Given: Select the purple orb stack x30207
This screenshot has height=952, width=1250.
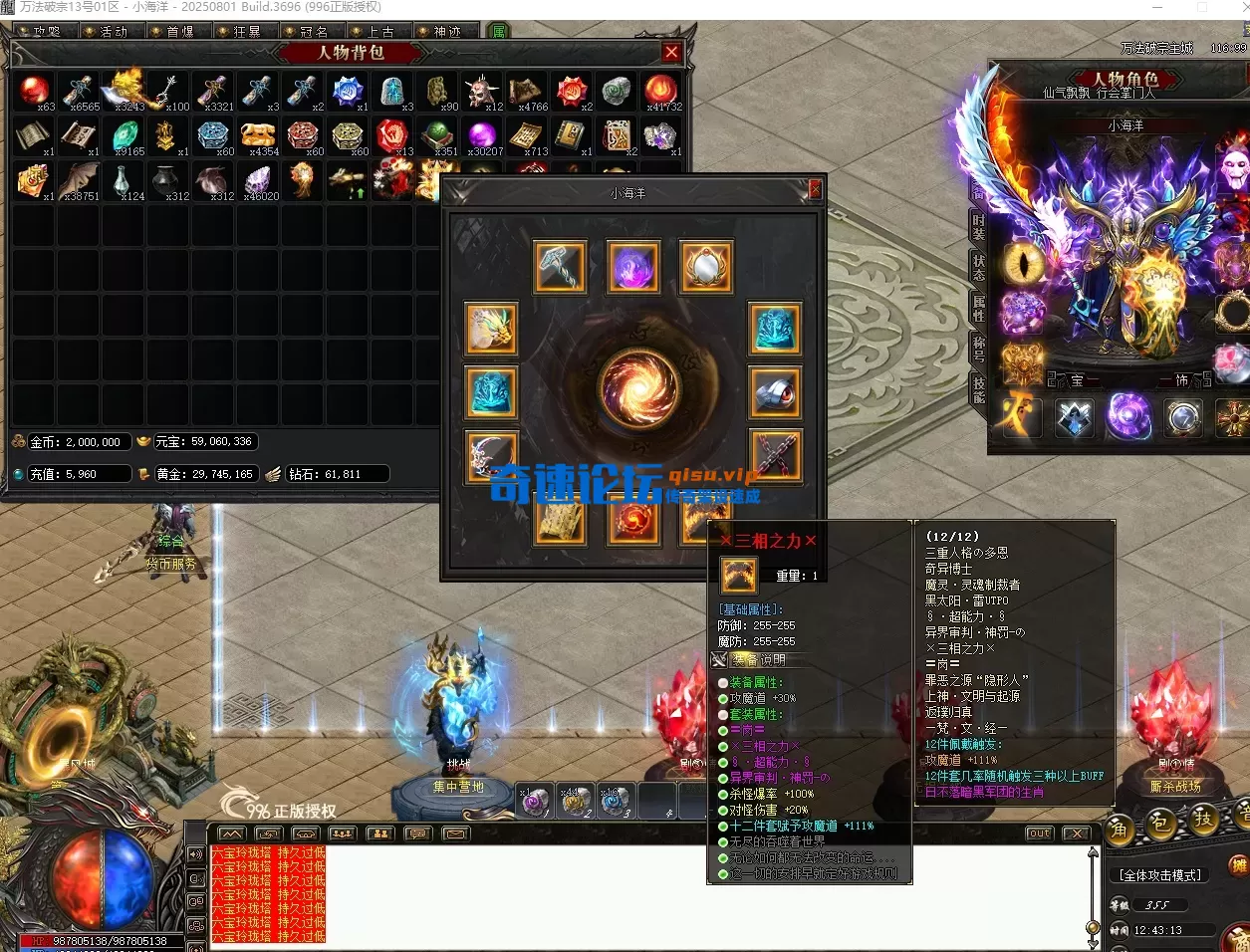Looking at the screenshot, I should click(482, 135).
